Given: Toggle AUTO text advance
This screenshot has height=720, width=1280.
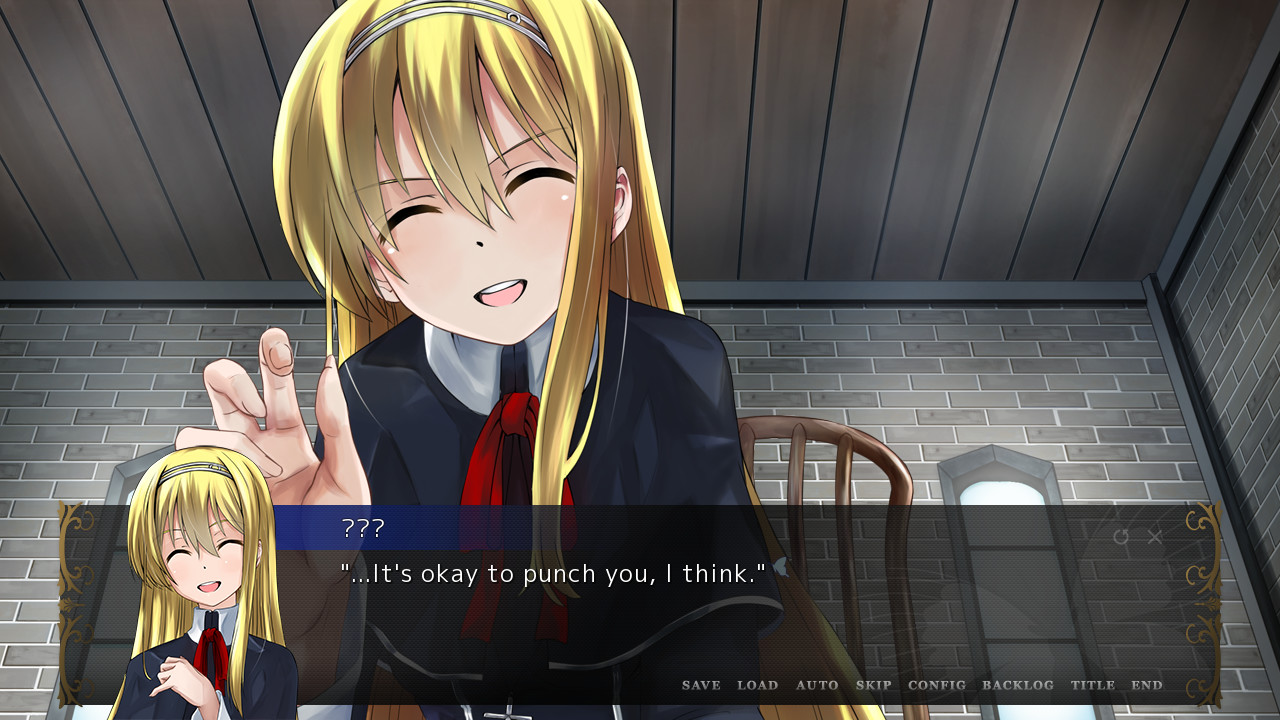Looking at the screenshot, I should pos(817,685).
